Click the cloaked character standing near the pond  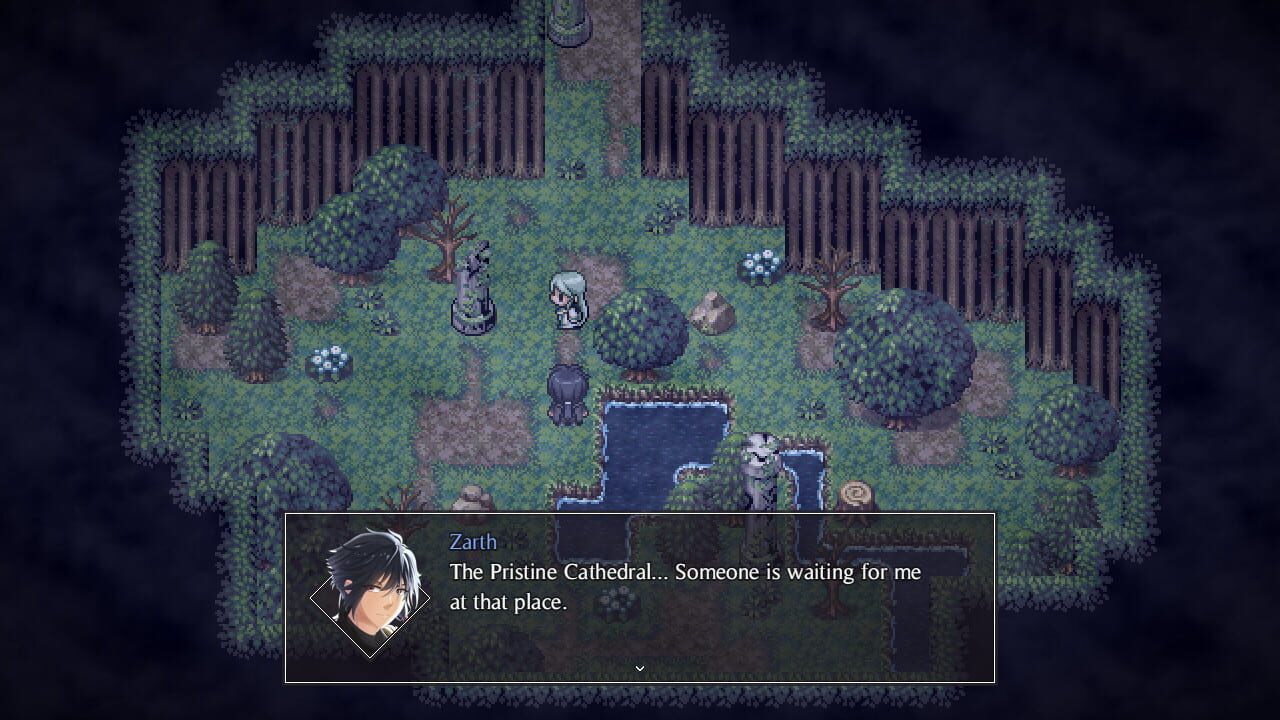[566, 393]
